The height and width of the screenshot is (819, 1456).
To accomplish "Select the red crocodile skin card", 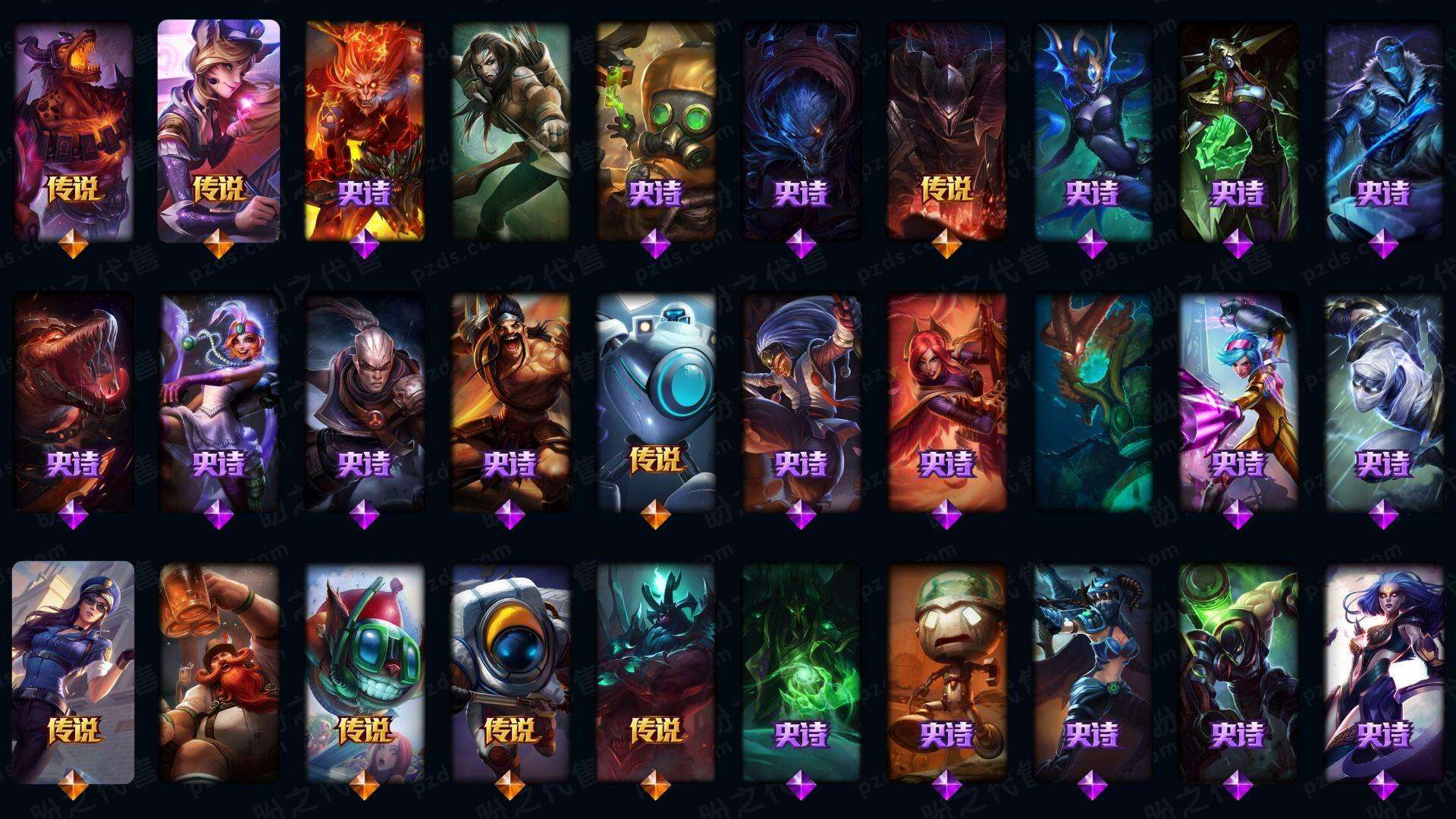I will click(x=74, y=402).
